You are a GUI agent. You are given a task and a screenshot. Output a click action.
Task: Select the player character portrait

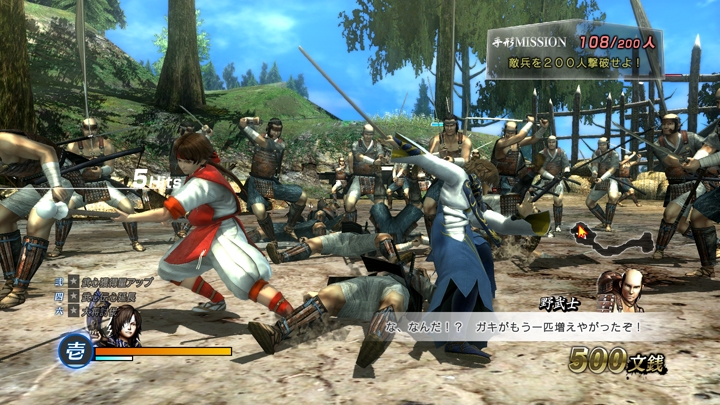tap(126, 323)
